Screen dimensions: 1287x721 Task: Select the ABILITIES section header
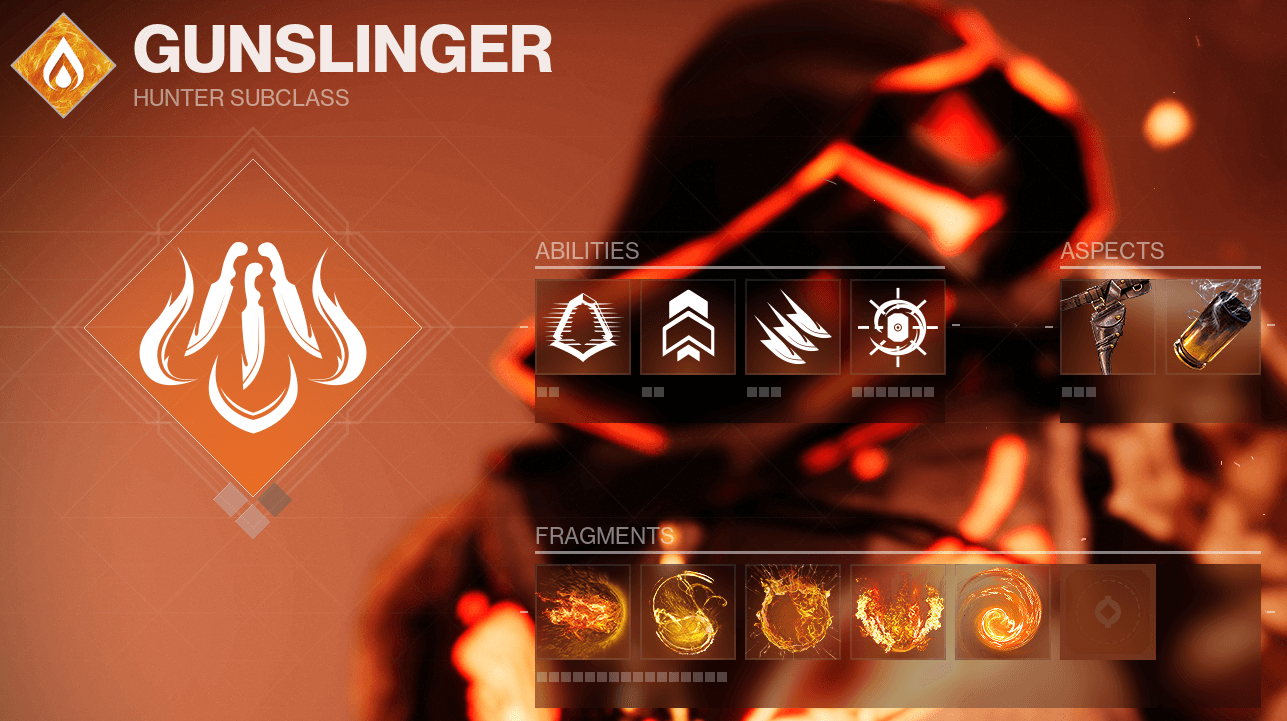(x=586, y=252)
